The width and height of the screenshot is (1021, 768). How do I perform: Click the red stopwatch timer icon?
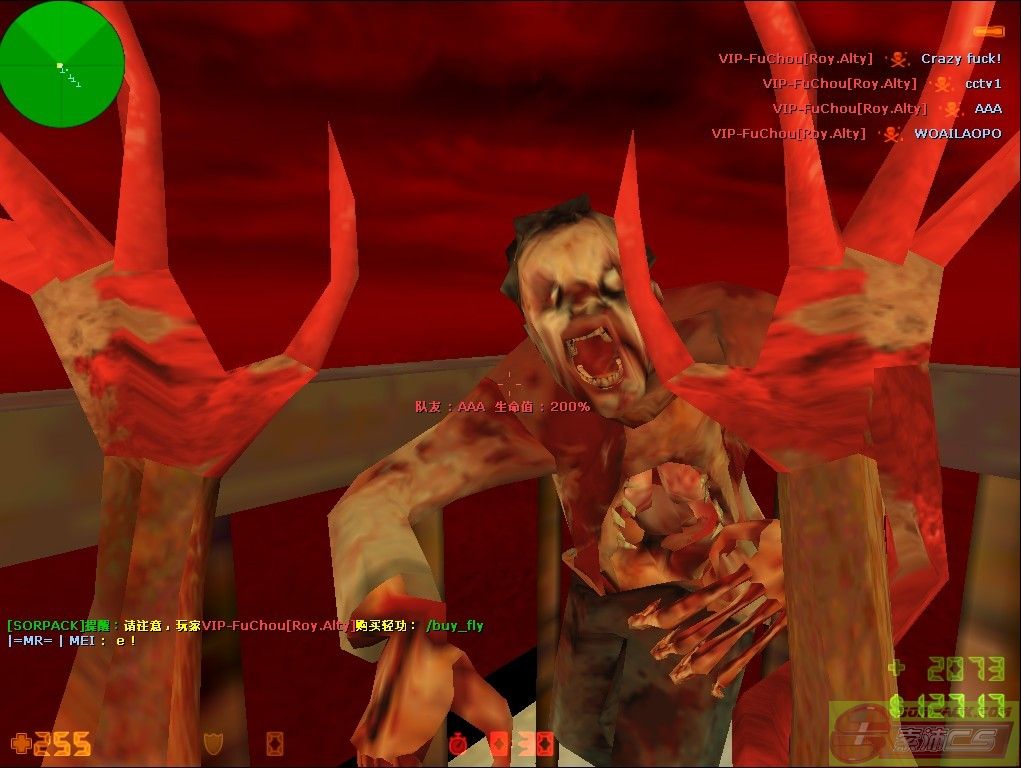coord(459,743)
